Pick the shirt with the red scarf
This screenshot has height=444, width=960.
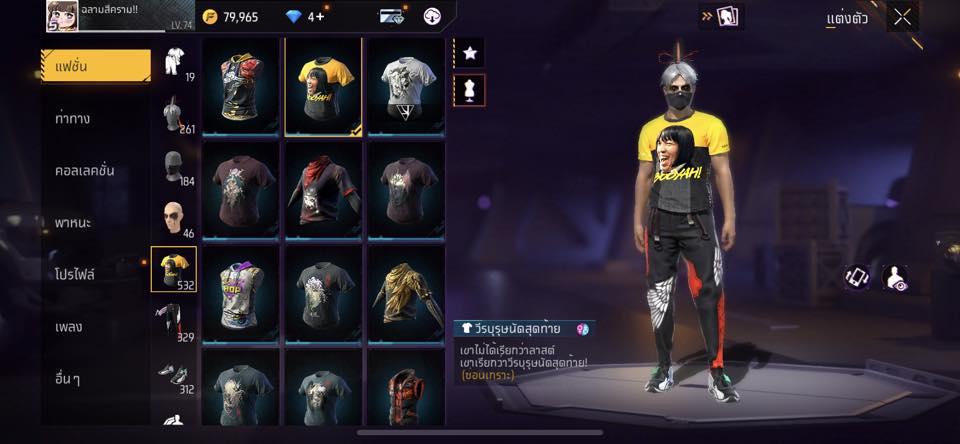point(325,189)
